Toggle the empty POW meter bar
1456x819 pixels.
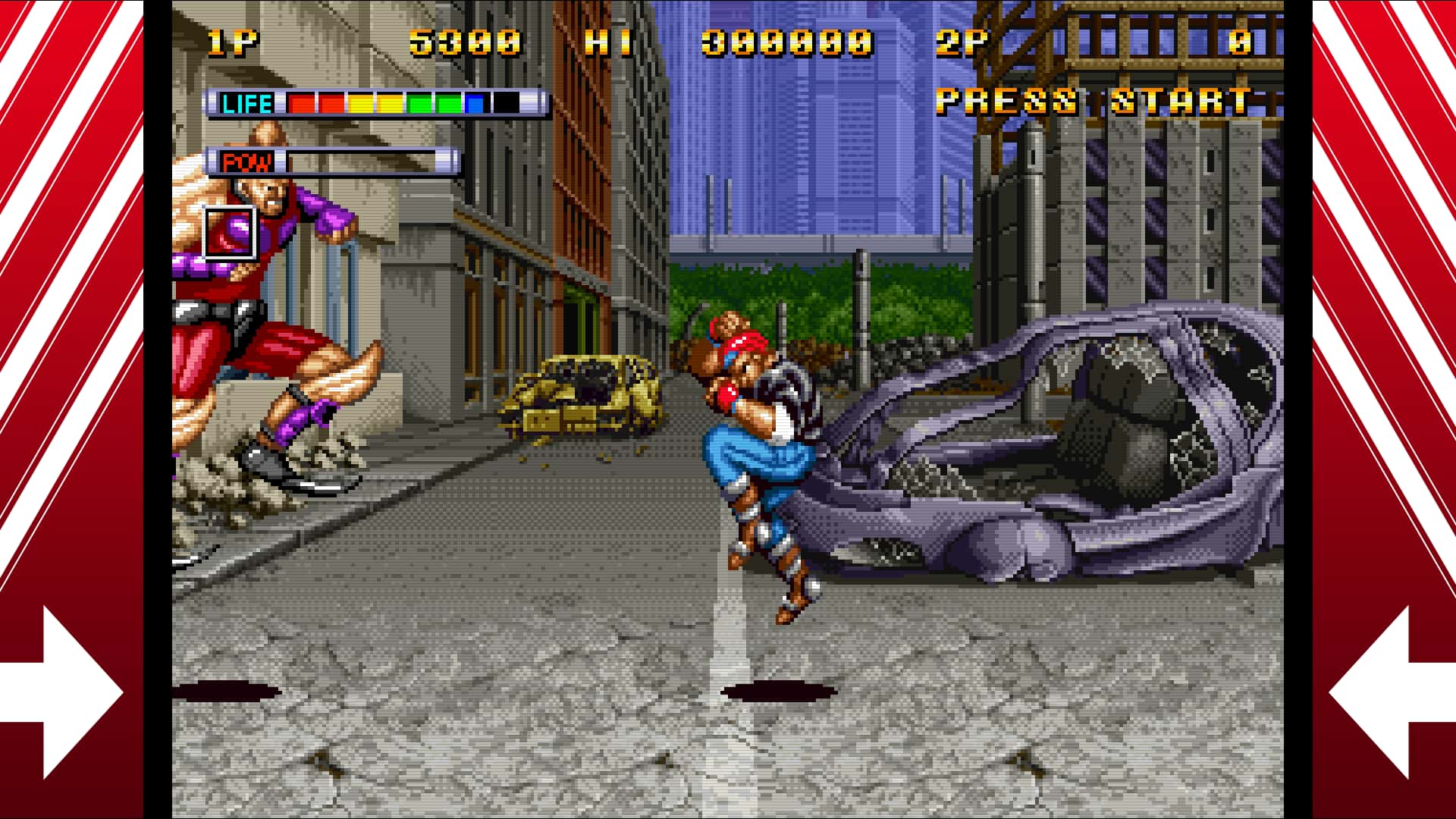coord(372,162)
